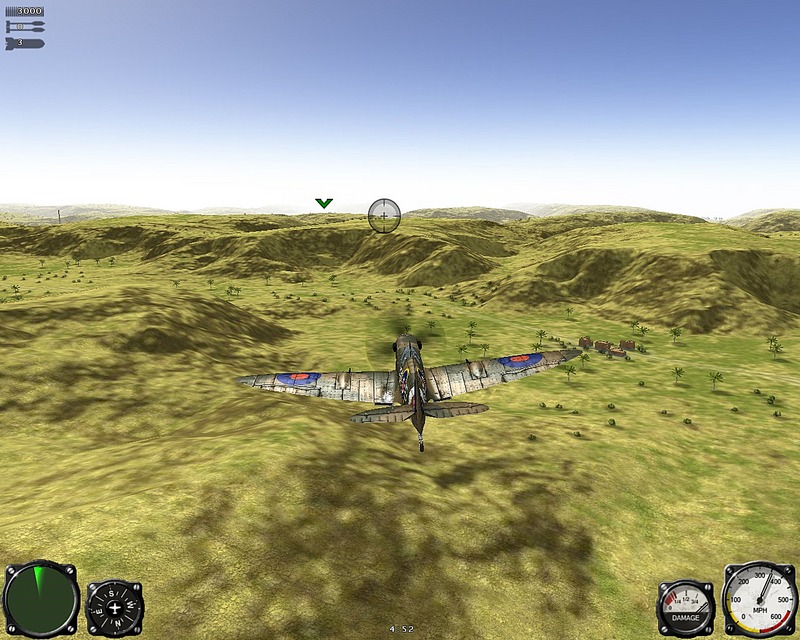Select the rockets weapon icon

click(x=24, y=27)
